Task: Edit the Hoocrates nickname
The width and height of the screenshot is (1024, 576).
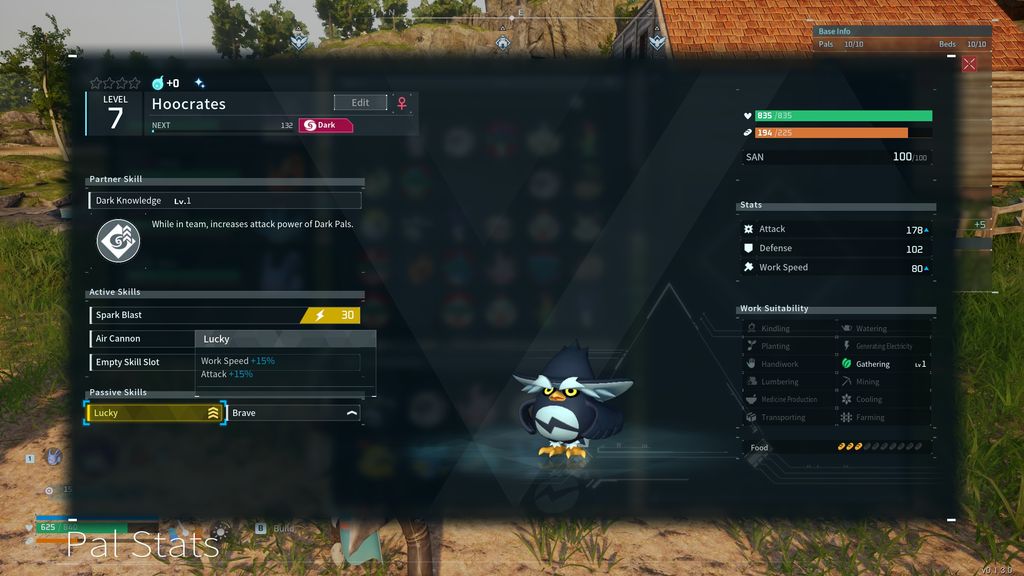Action: pos(360,103)
